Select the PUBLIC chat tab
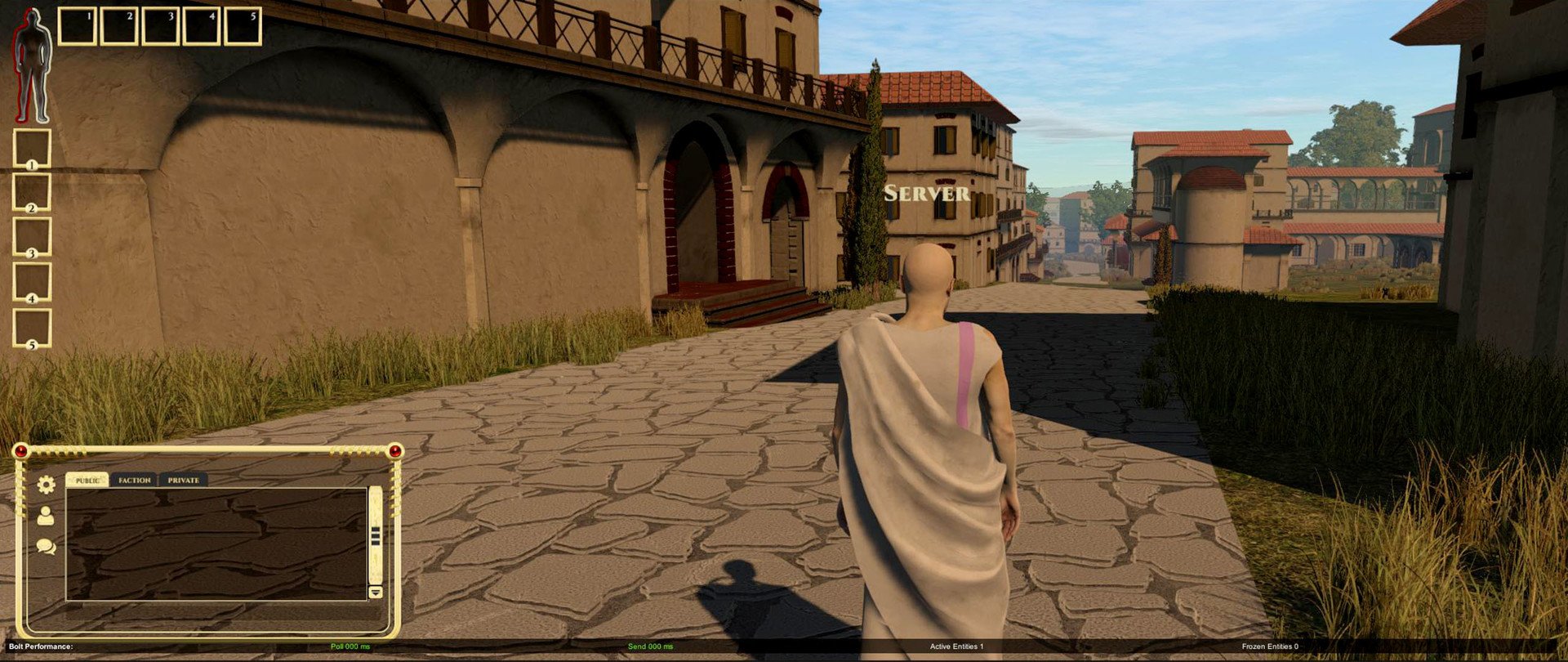 87,481
